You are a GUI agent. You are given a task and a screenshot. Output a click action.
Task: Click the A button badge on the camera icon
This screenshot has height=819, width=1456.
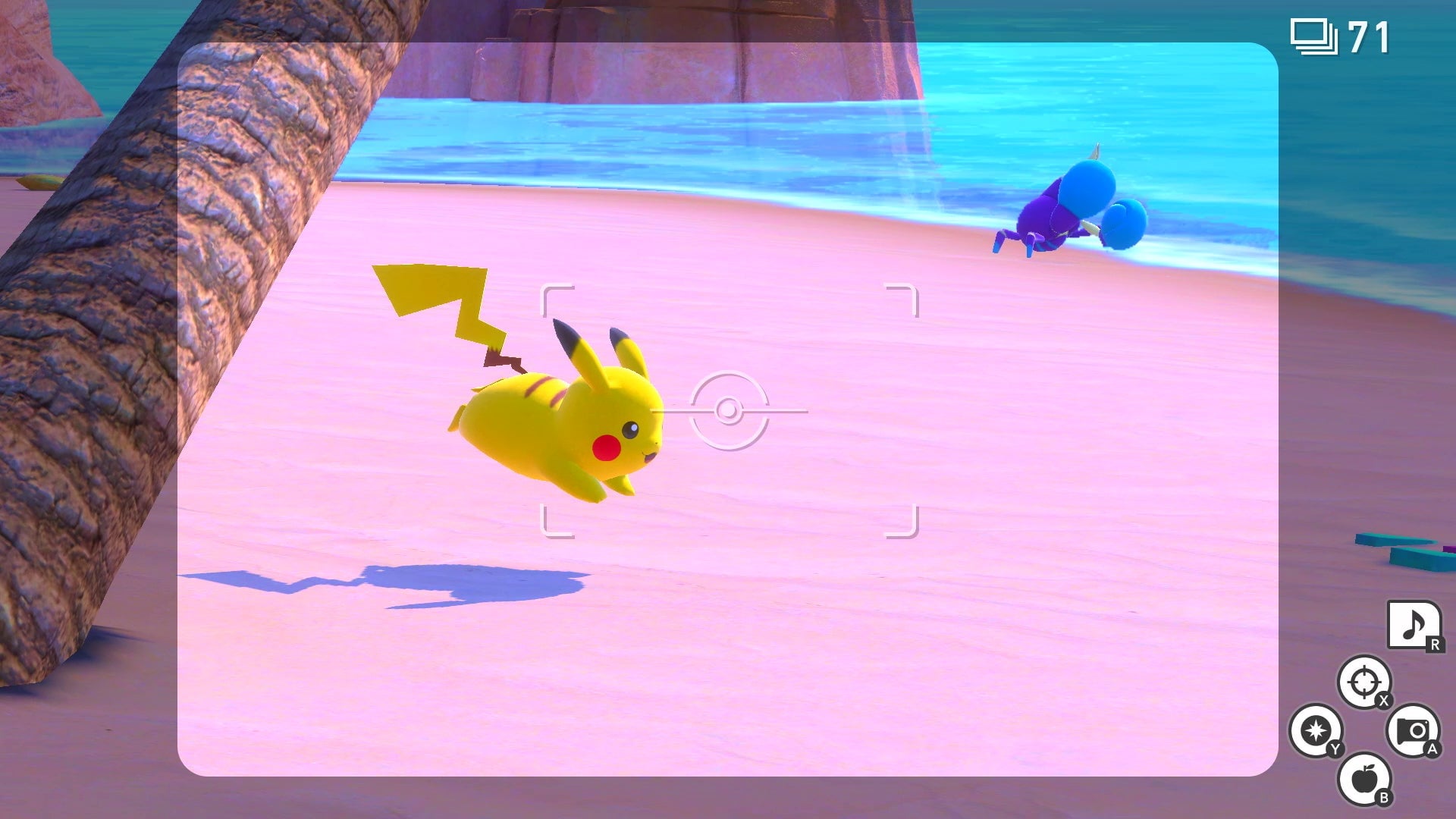(1433, 749)
